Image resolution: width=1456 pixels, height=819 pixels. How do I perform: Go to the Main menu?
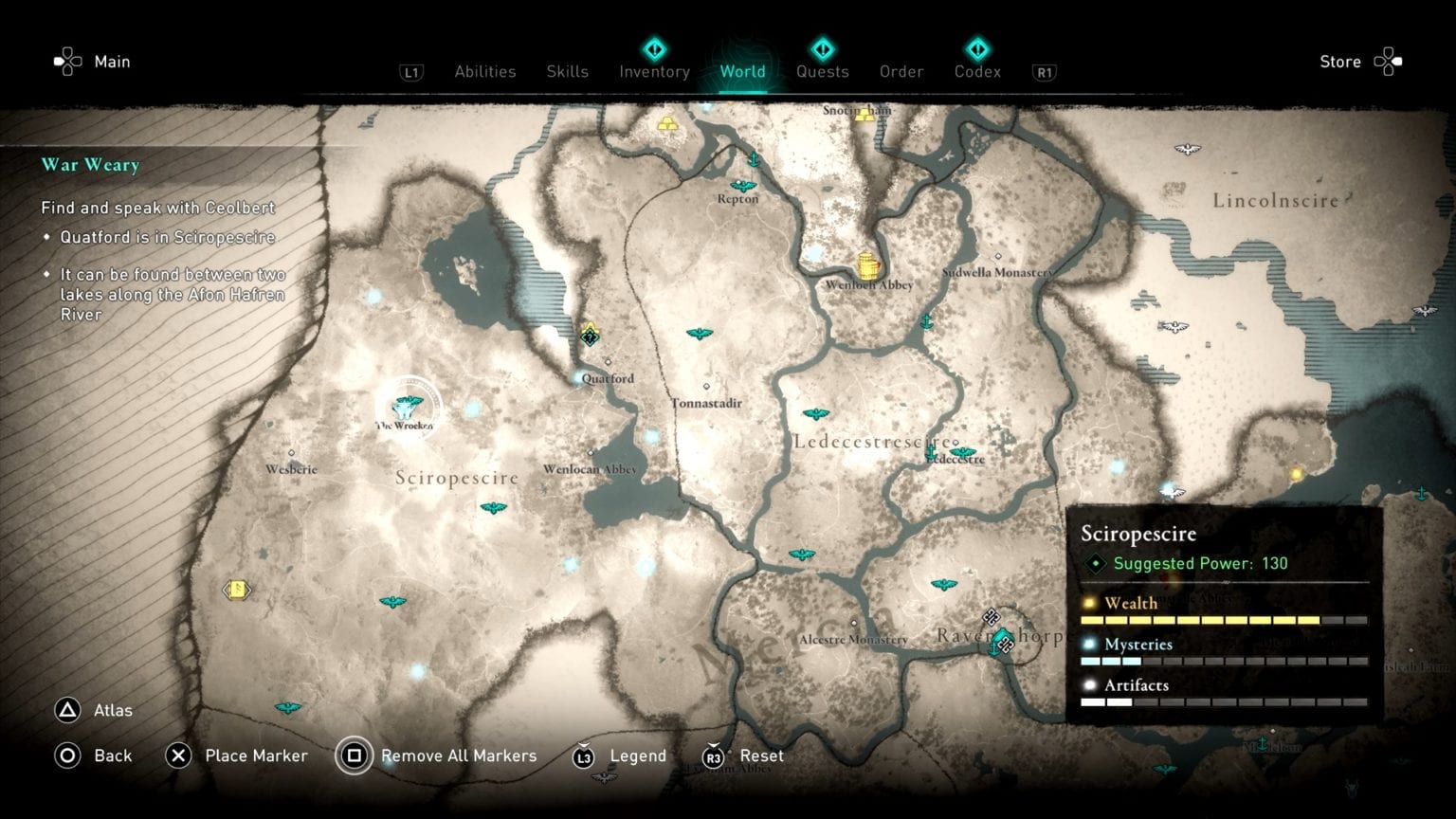93,62
